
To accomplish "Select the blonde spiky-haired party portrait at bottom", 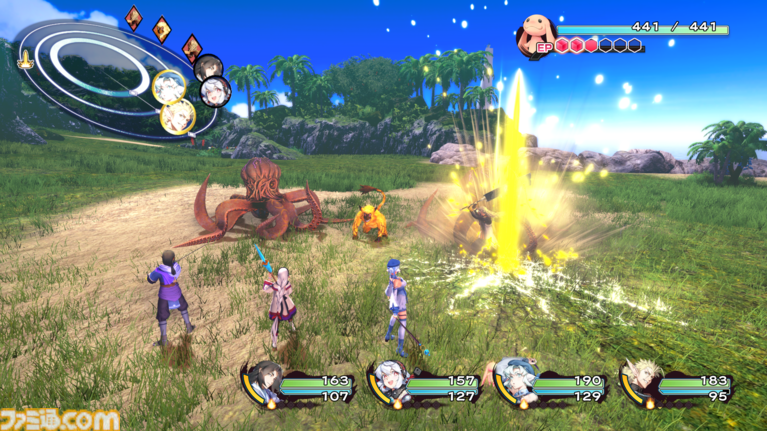I will pos(637,381).
